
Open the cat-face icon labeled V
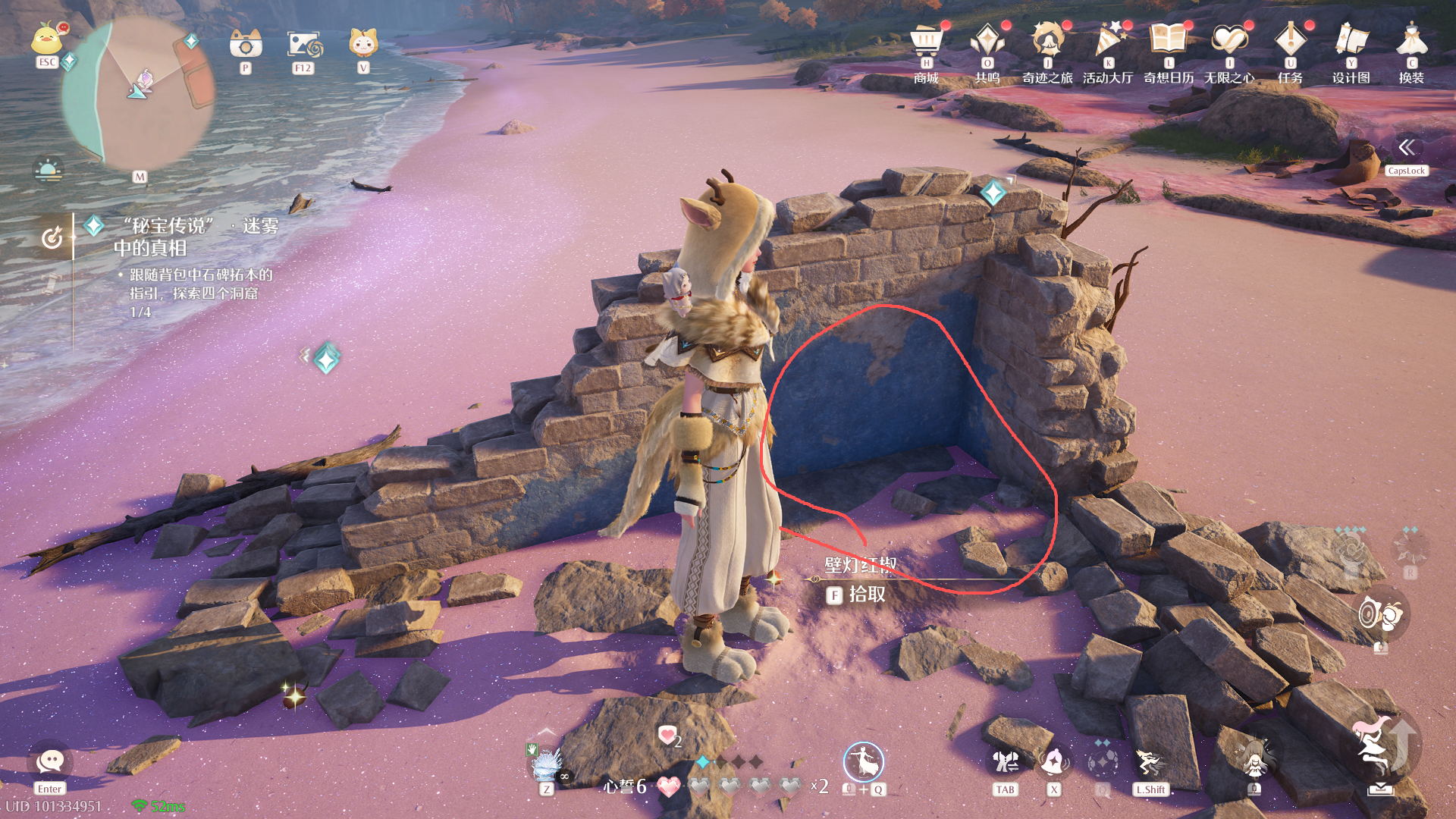point(363,43)
